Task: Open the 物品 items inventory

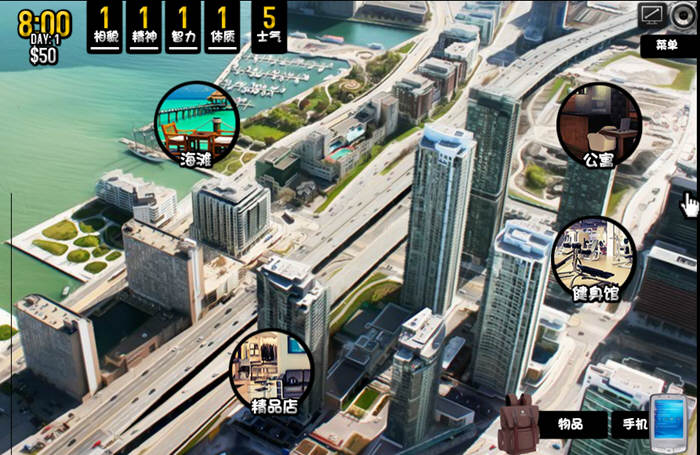Action: point(571,424)
